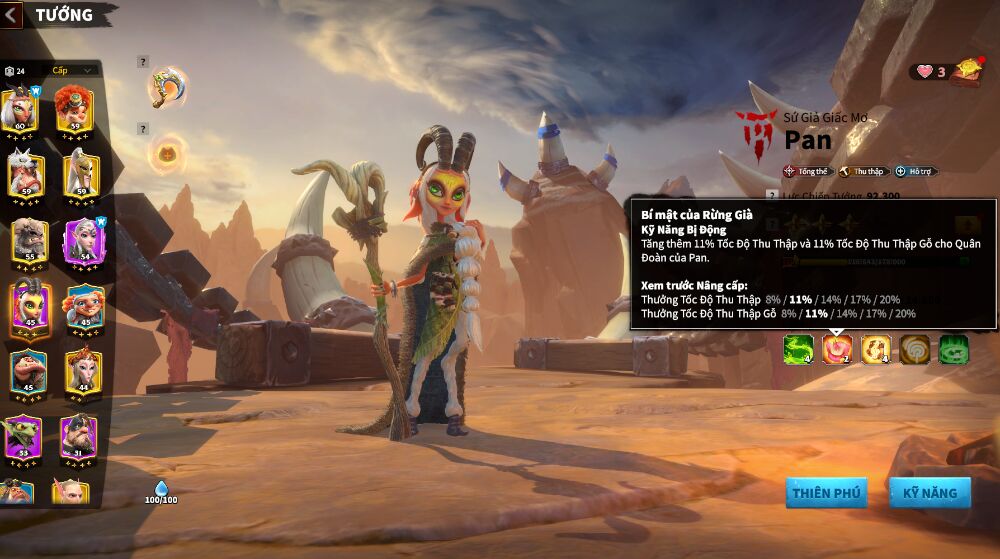Open the Cấp sort dropdown
Image resolution: width=1000 pixels, height=559 pixels.
pyautogui.click(x=73, y=70)
